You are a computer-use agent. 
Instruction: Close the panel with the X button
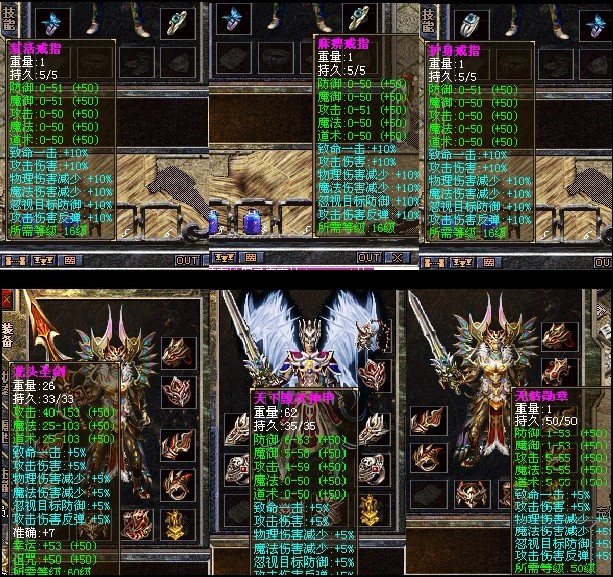point(398,258)
